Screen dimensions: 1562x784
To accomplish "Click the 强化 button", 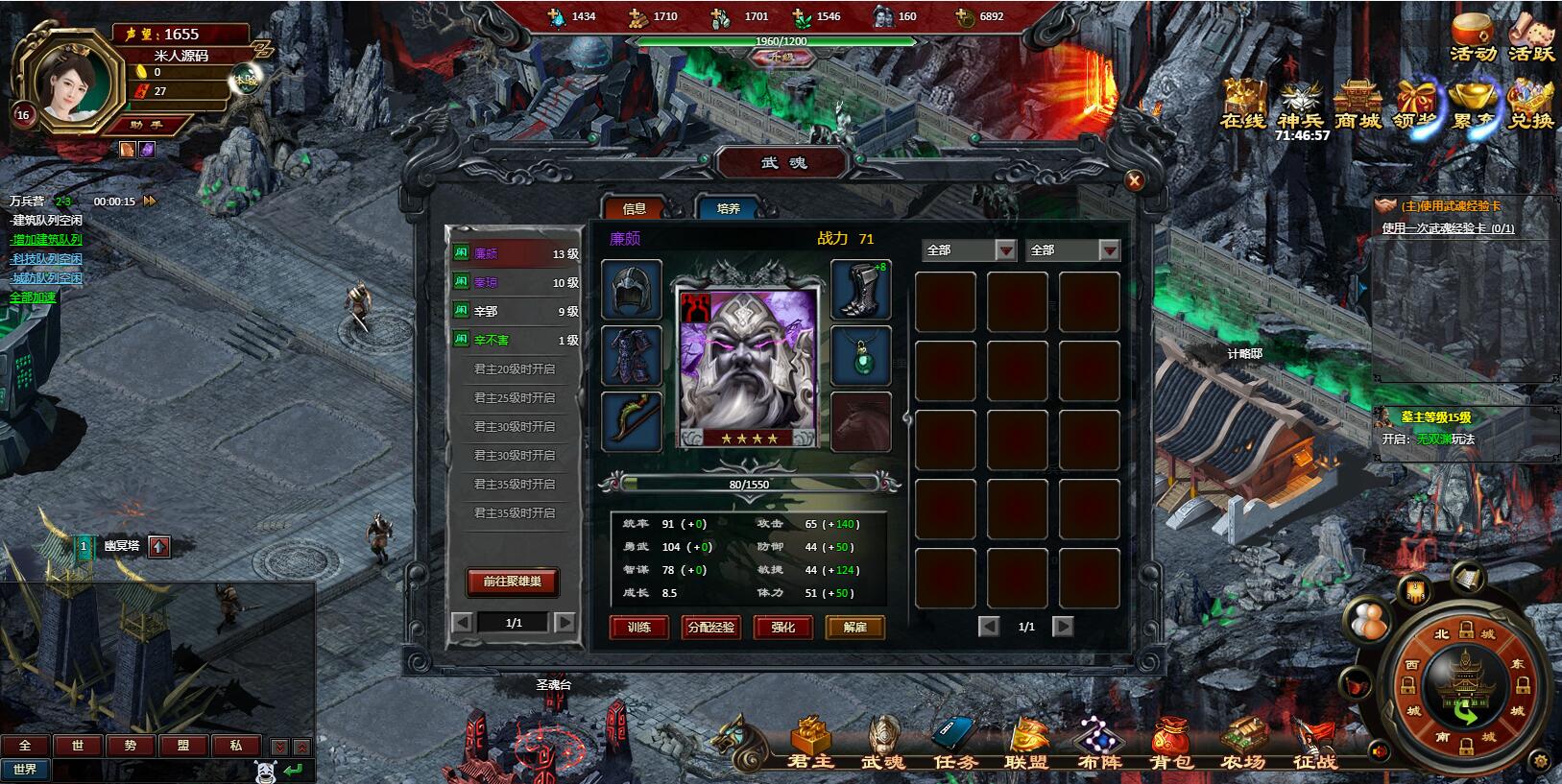I will (783, 628).
